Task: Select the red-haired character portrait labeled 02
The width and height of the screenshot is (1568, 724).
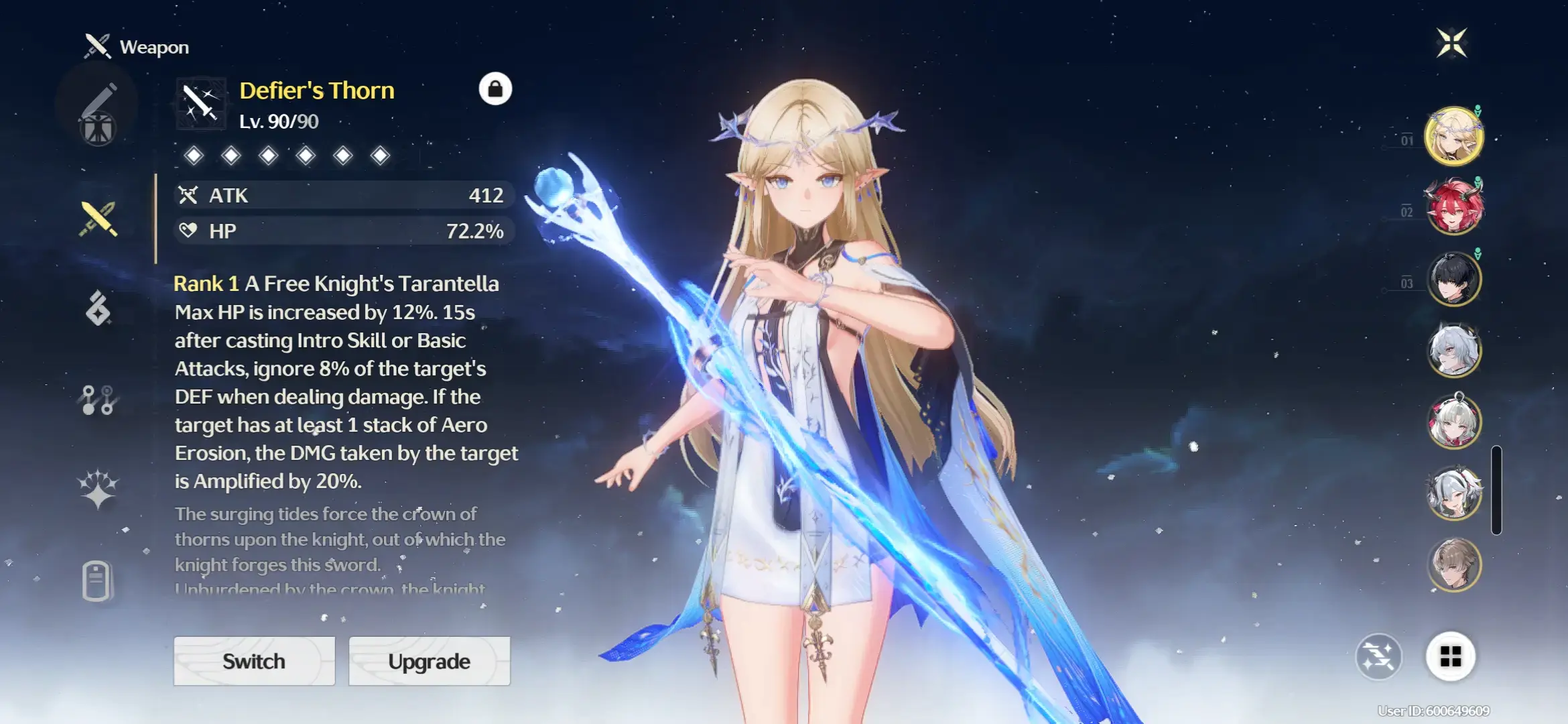Action: tap(1453, 208)
